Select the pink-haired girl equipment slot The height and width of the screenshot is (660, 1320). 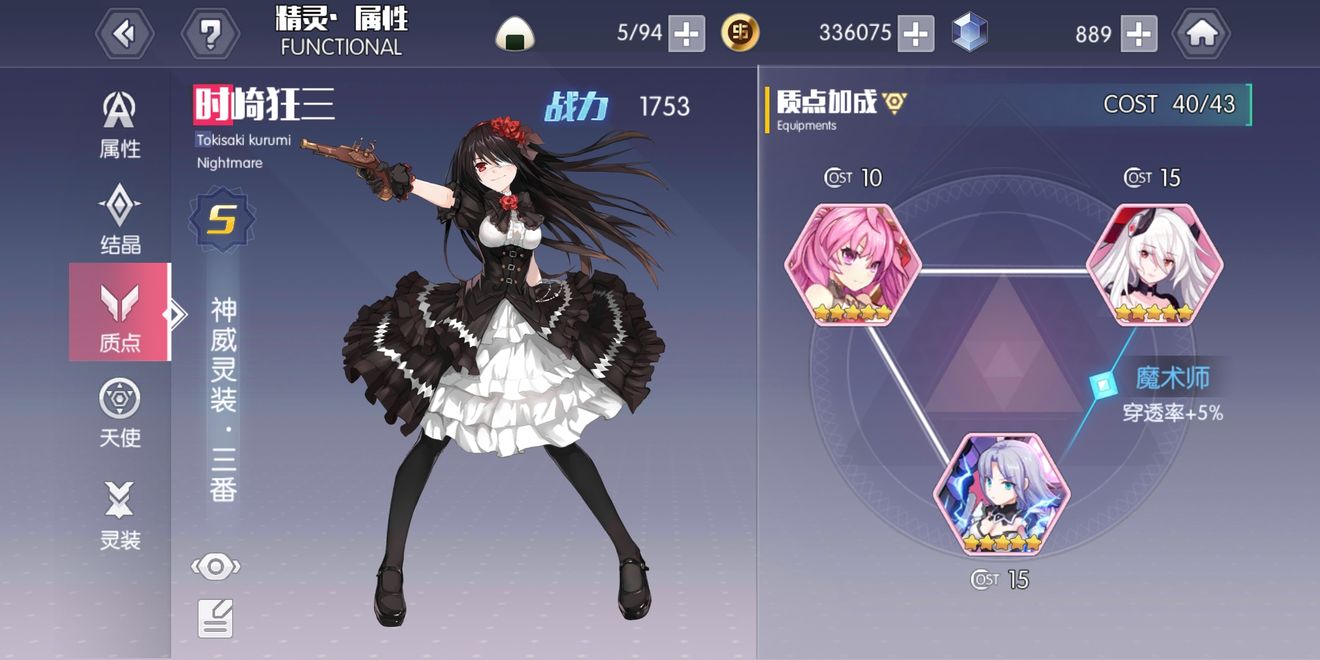coord(852,265)
